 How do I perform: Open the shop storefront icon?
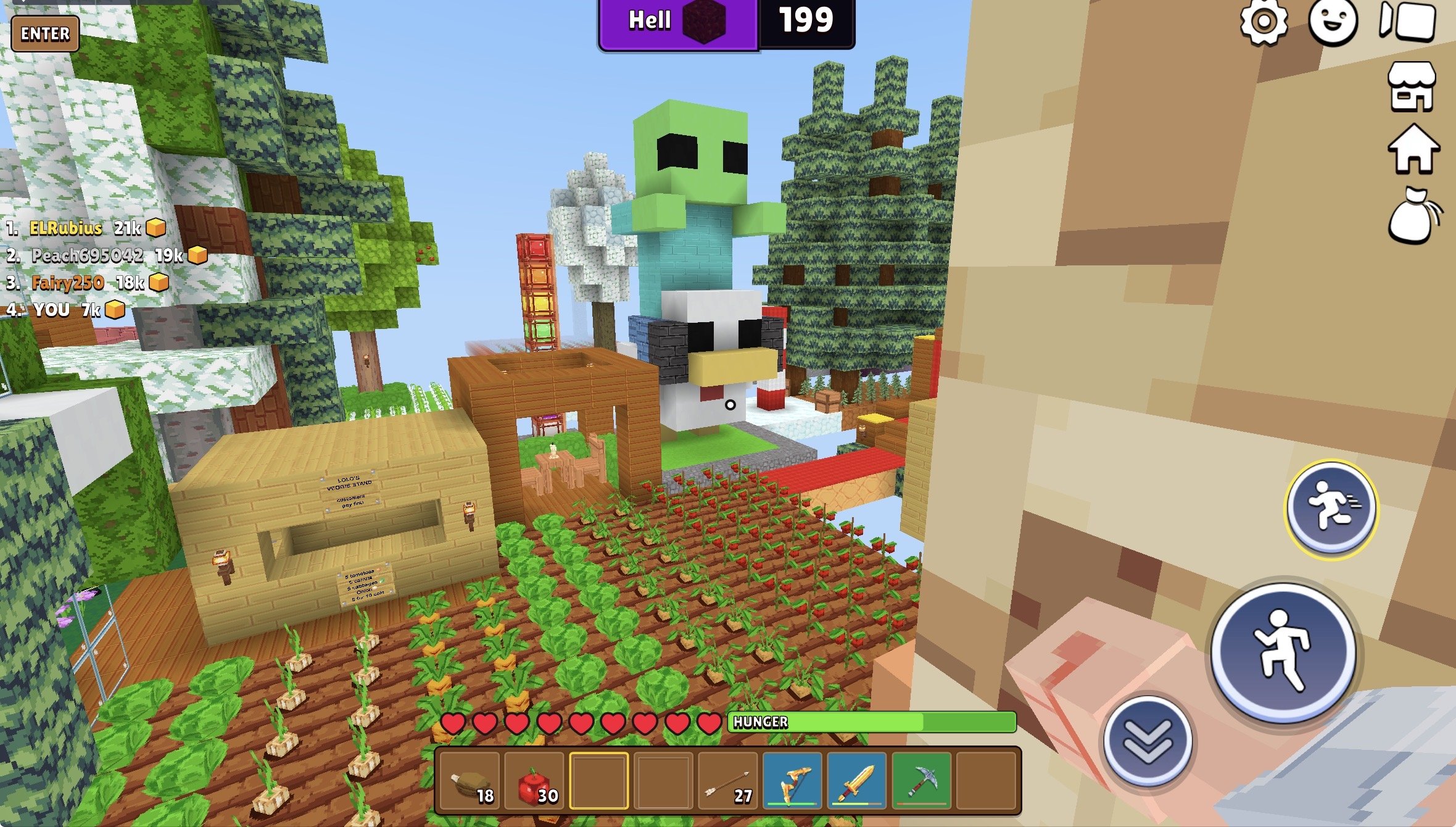[x=1412, y=88]
